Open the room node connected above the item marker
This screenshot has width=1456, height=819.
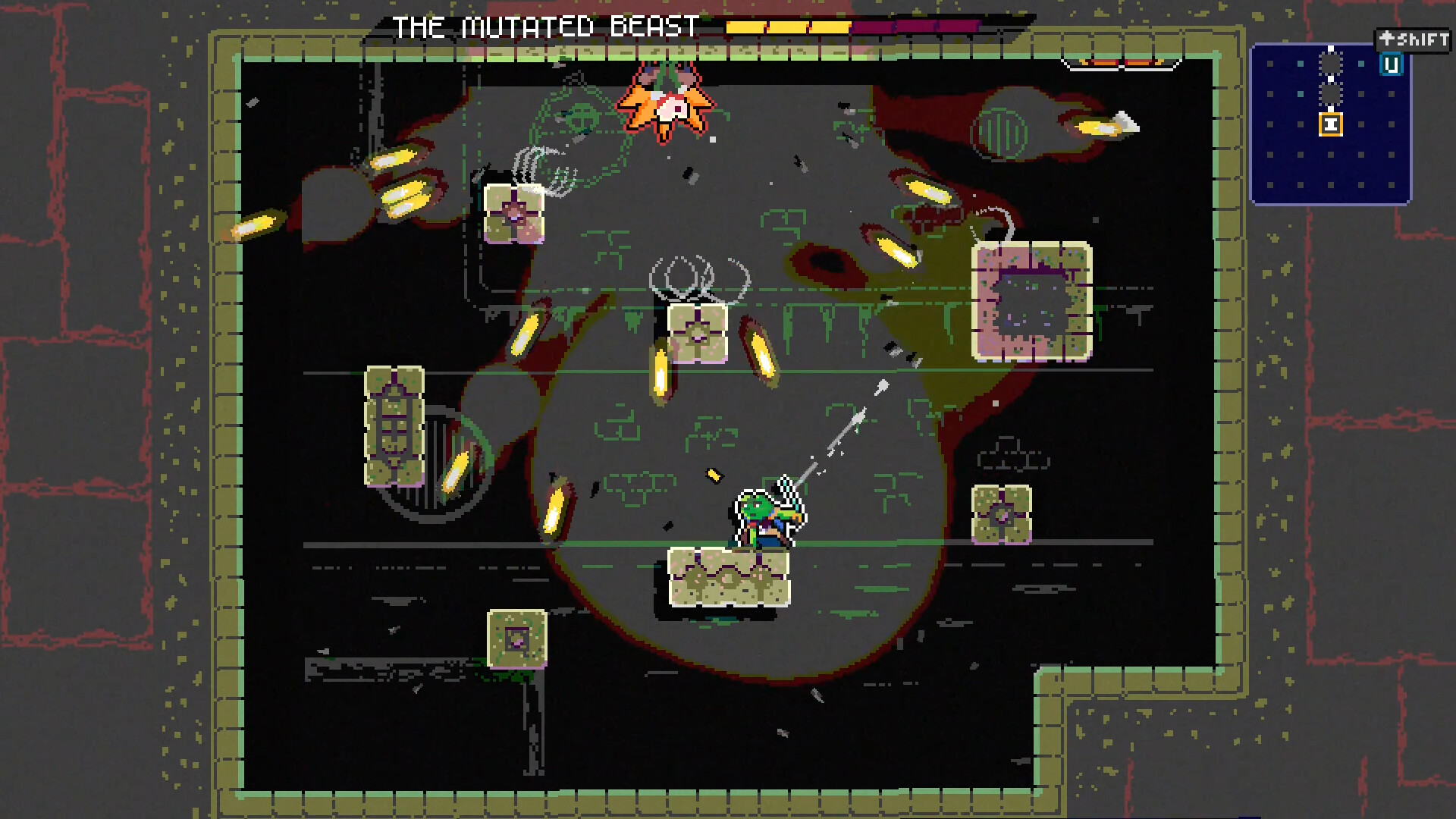point(1331,94)
